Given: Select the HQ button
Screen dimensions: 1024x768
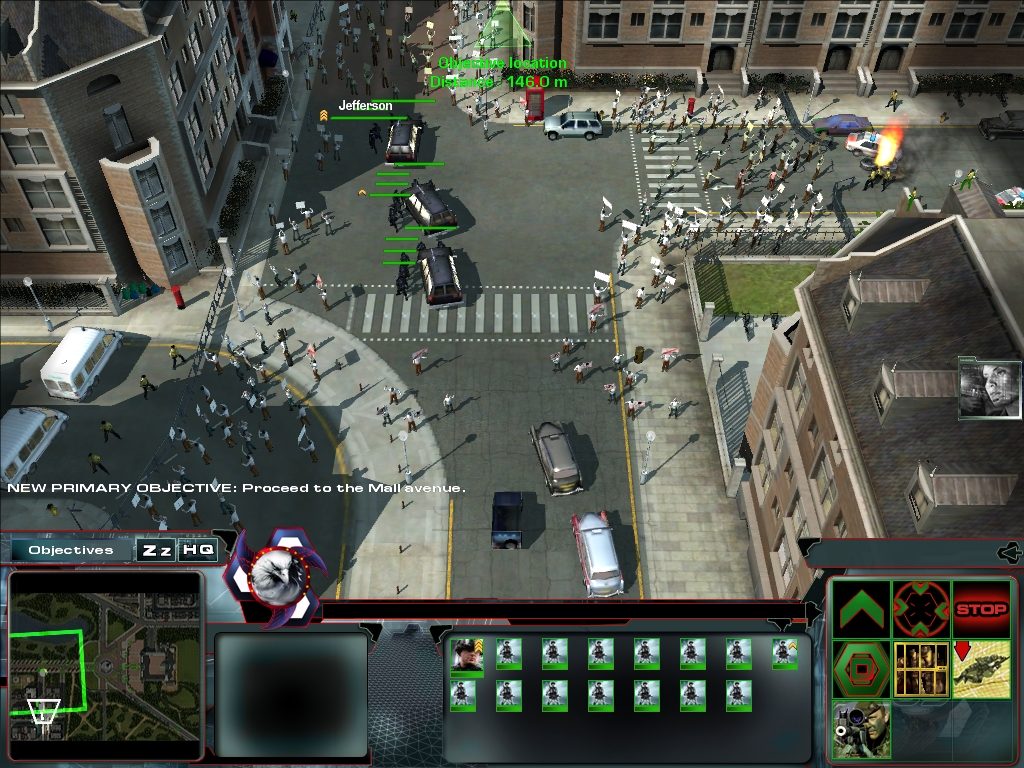Looking at the screenshot, I should pyautogui.click(x=197, y=550).
